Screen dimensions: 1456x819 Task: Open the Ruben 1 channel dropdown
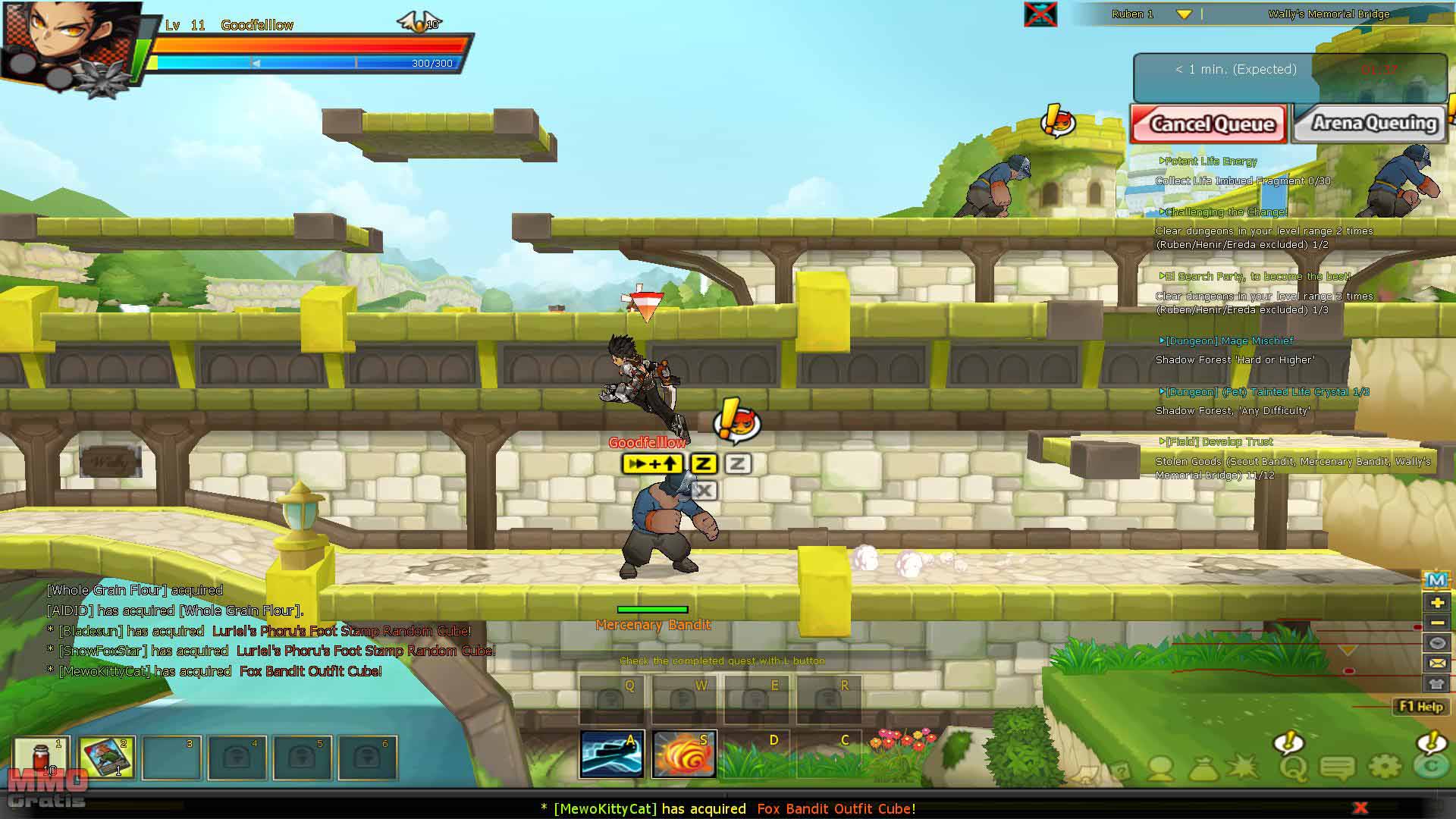(x=1183, y=14)
